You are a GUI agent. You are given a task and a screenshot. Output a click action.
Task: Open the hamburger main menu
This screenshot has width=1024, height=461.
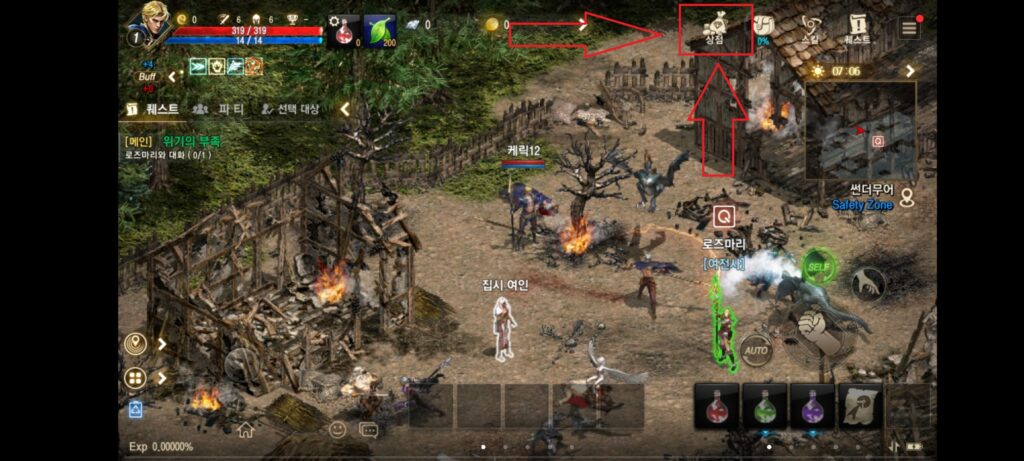[909, 28]
